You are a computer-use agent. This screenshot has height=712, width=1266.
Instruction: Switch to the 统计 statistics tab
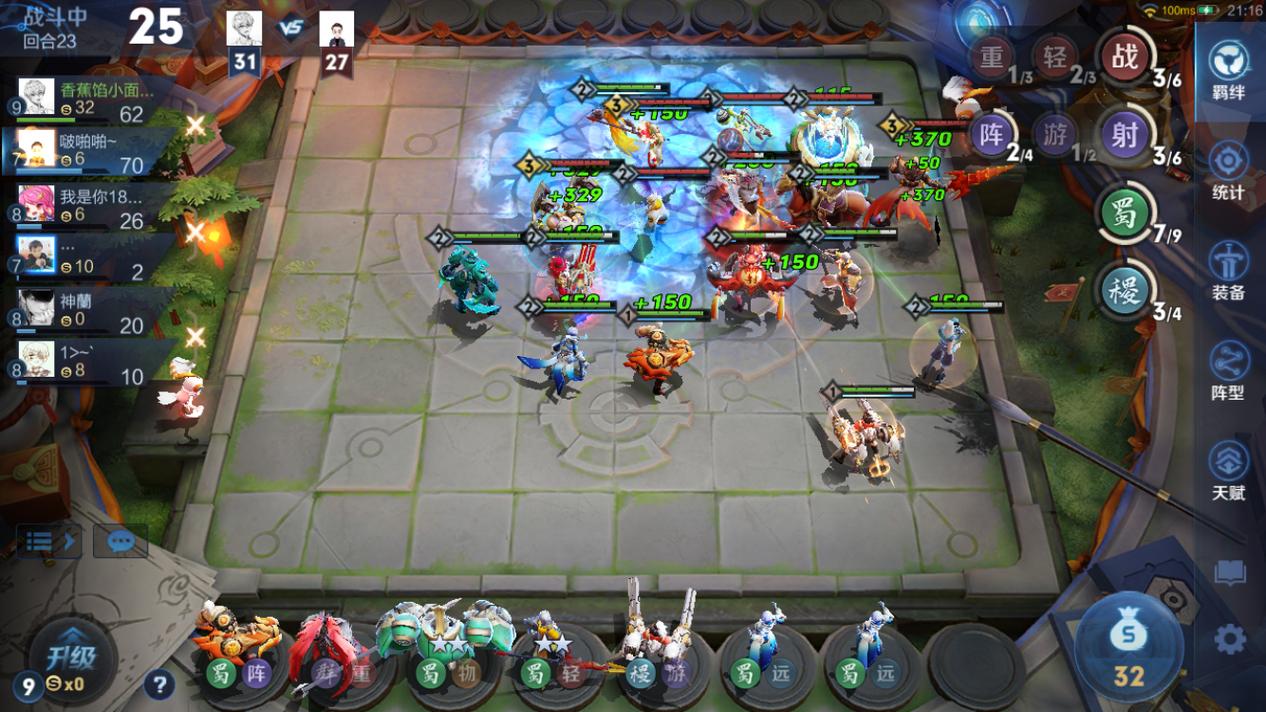[x=1228, y=170]
